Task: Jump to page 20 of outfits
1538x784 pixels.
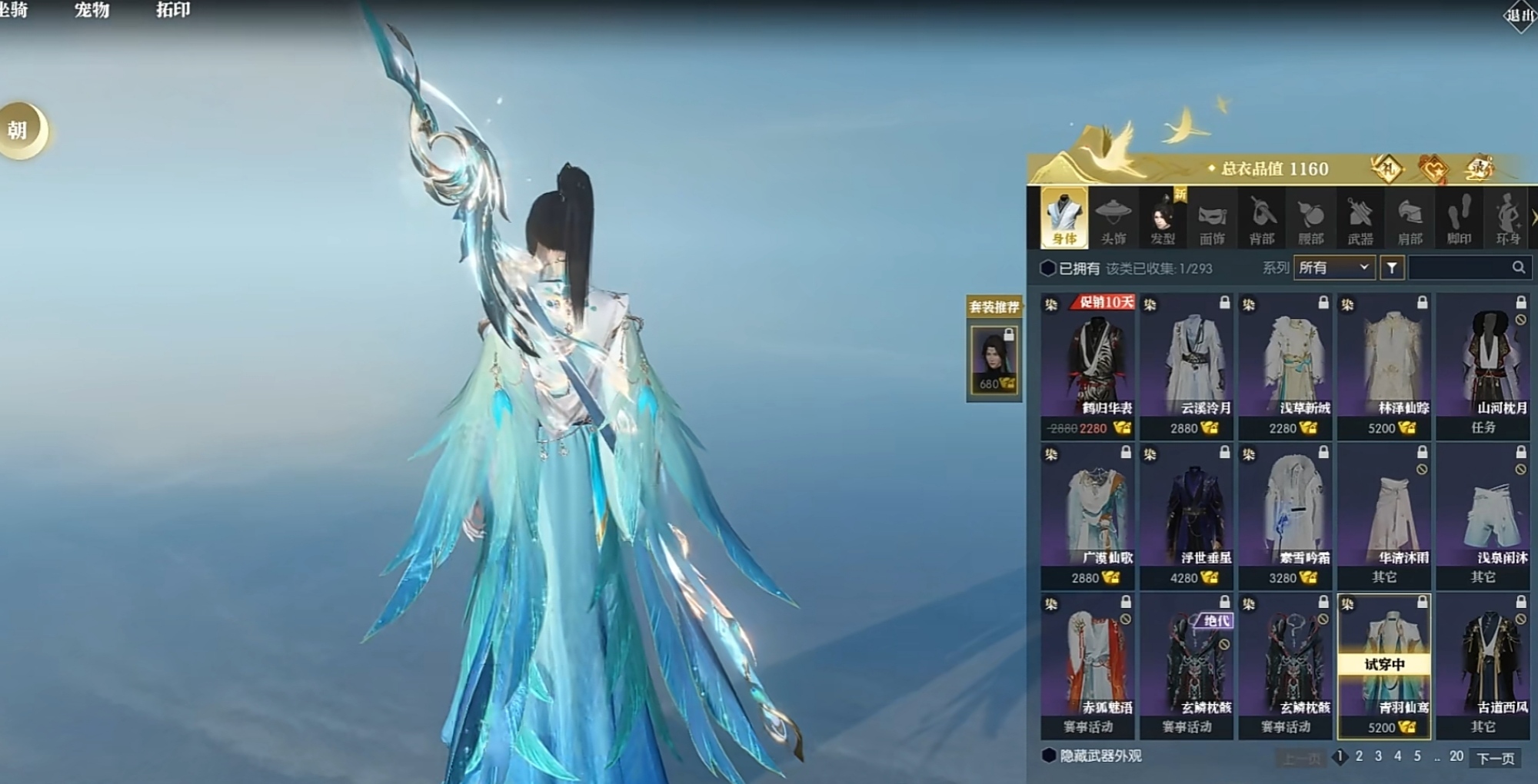Action: click(x=1456, y=756)
